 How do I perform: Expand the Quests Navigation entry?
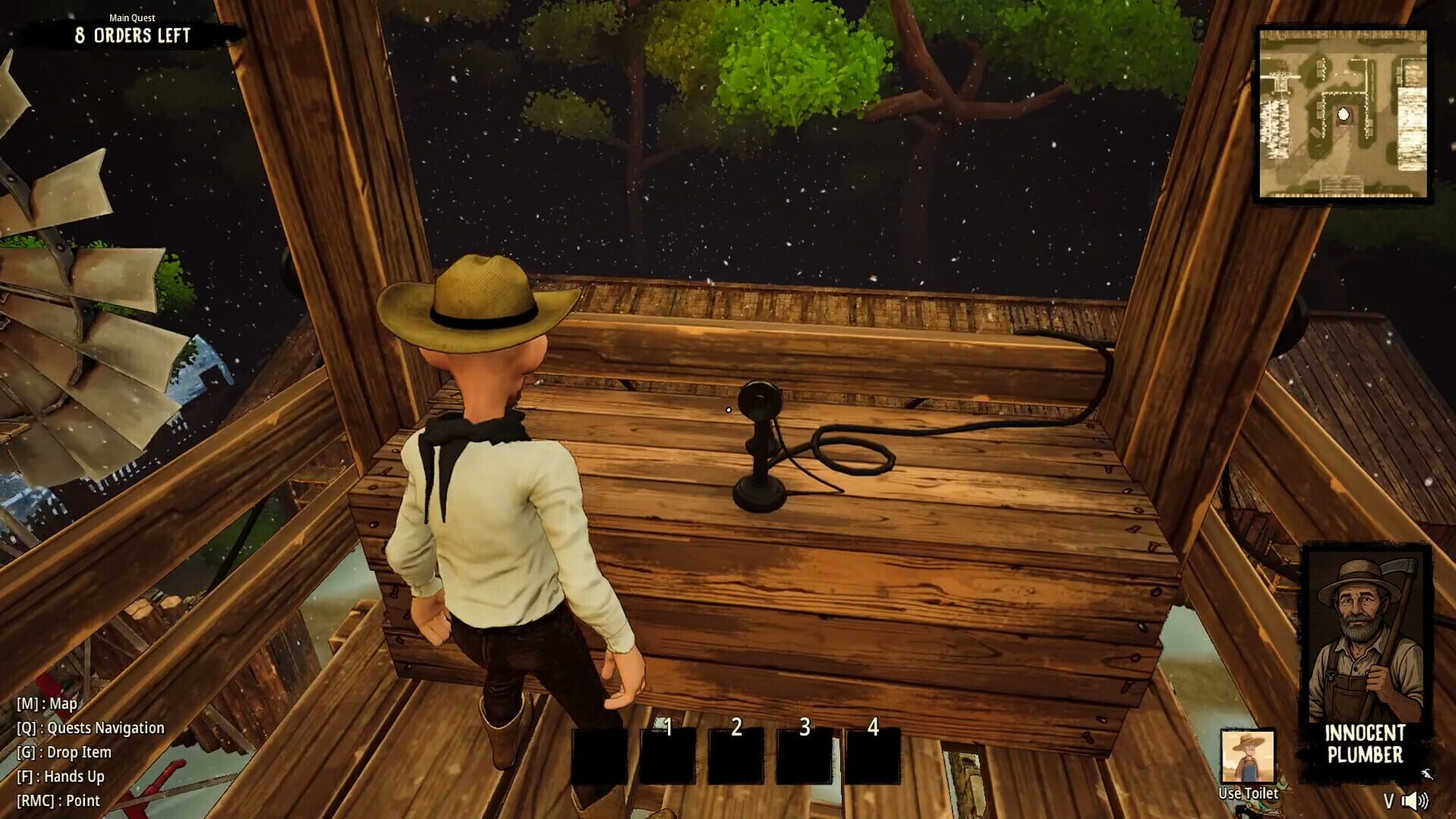[x=89, y=727]
